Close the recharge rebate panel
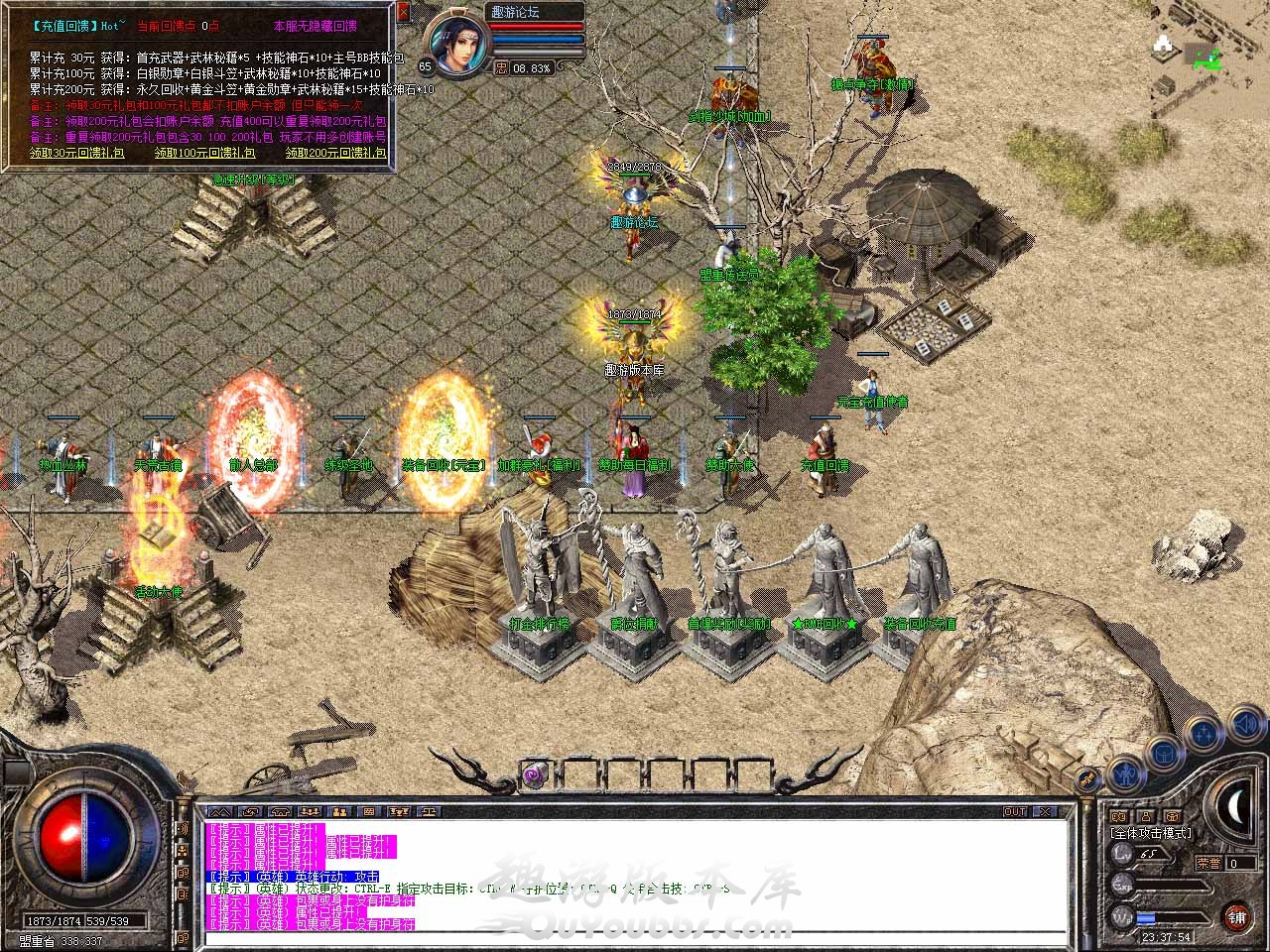1270x952 pixels. (403, 12)
